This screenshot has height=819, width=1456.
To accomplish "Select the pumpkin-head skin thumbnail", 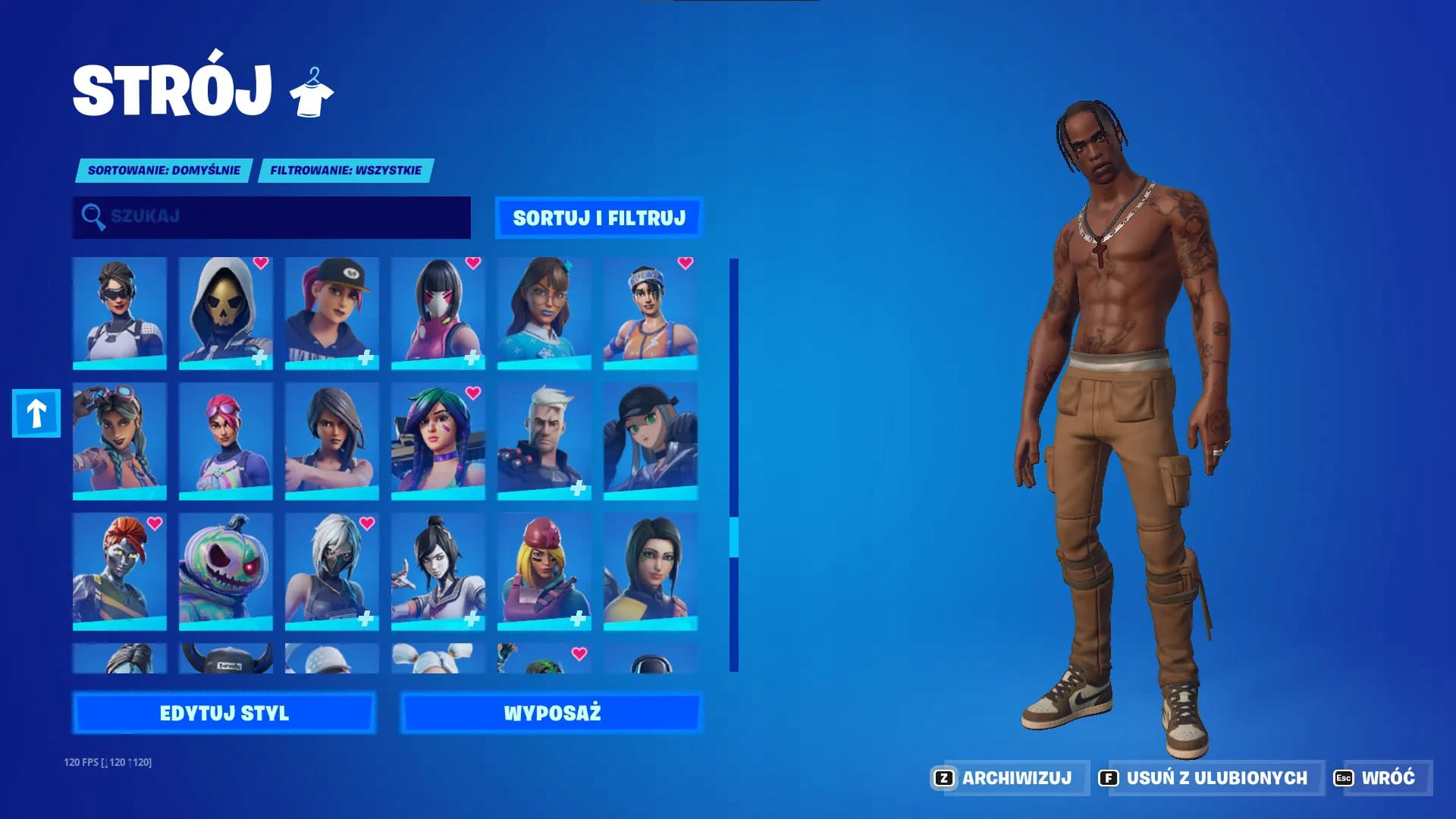I will pyautogui.click(x=224, y=569).
